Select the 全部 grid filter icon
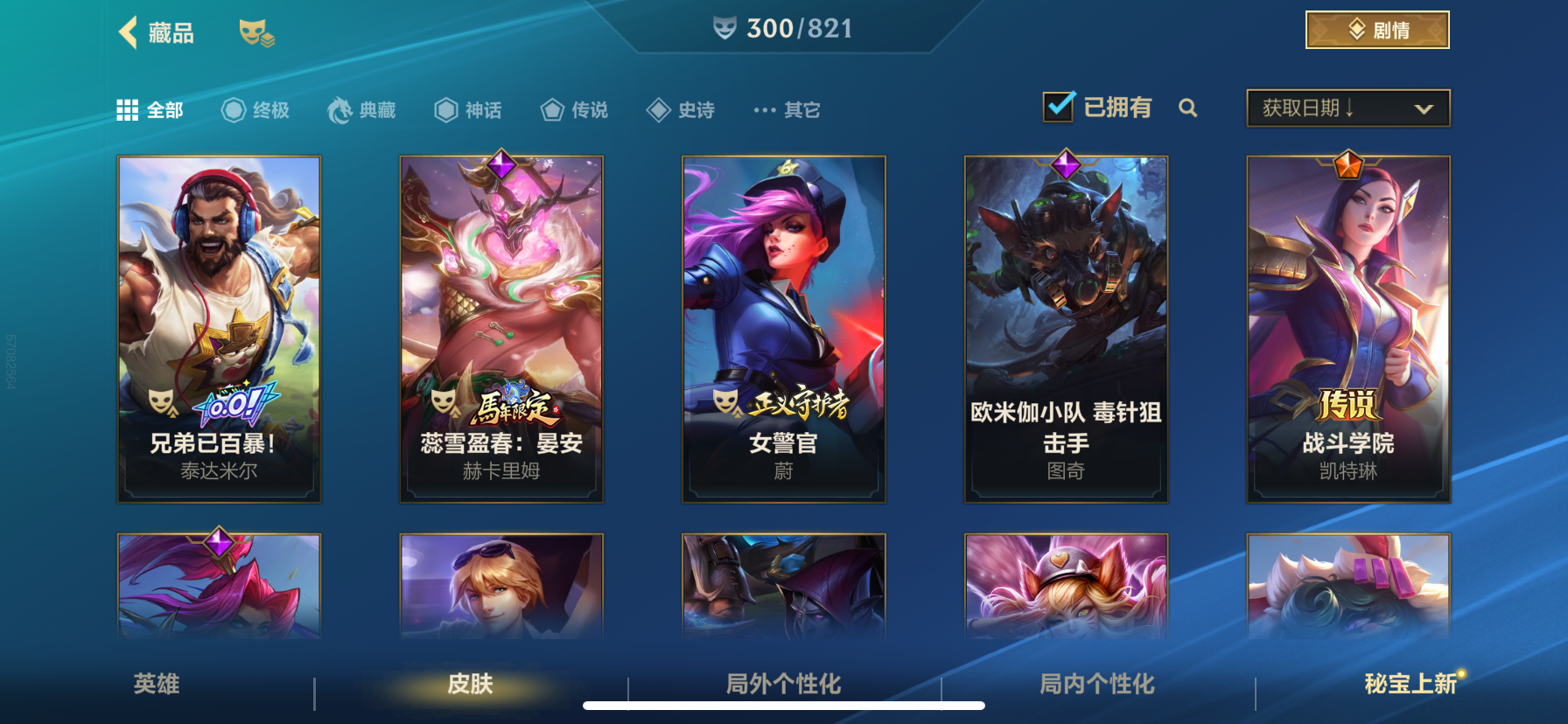Image resolution: width=1568 pixels, height=724 pixels. 128,108
